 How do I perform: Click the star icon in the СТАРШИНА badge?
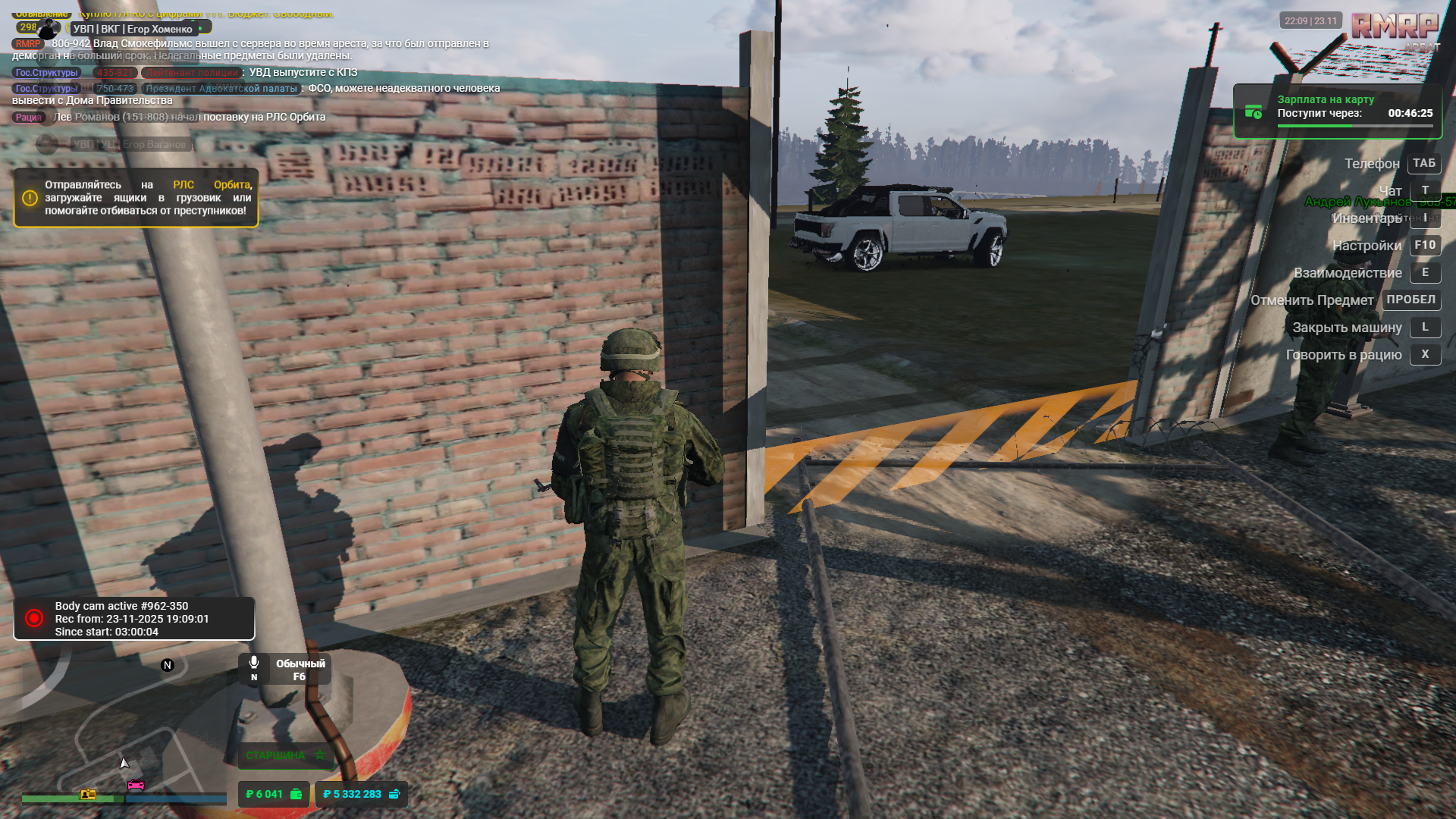[x=320, y=755]
